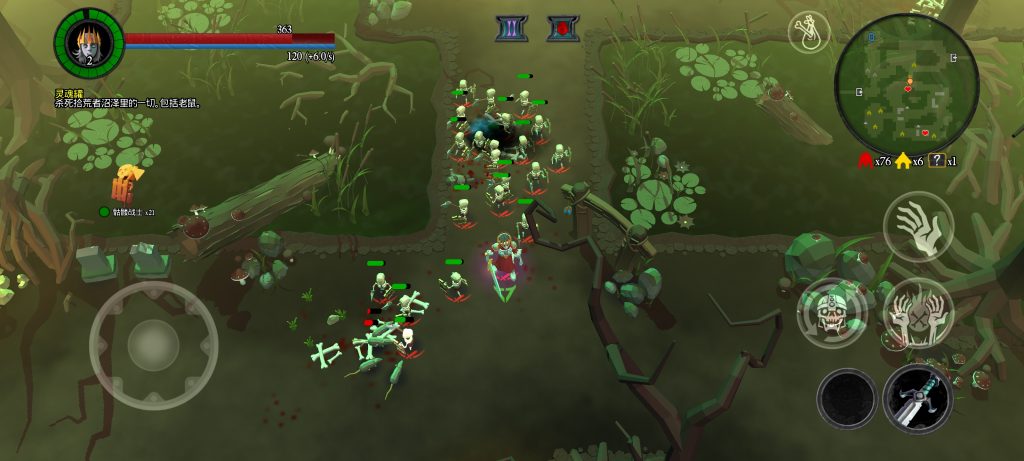Open the pause button with two bars
Image resolution: width=1024 pixels, height=461 pixels.
[x=512, y=29]
